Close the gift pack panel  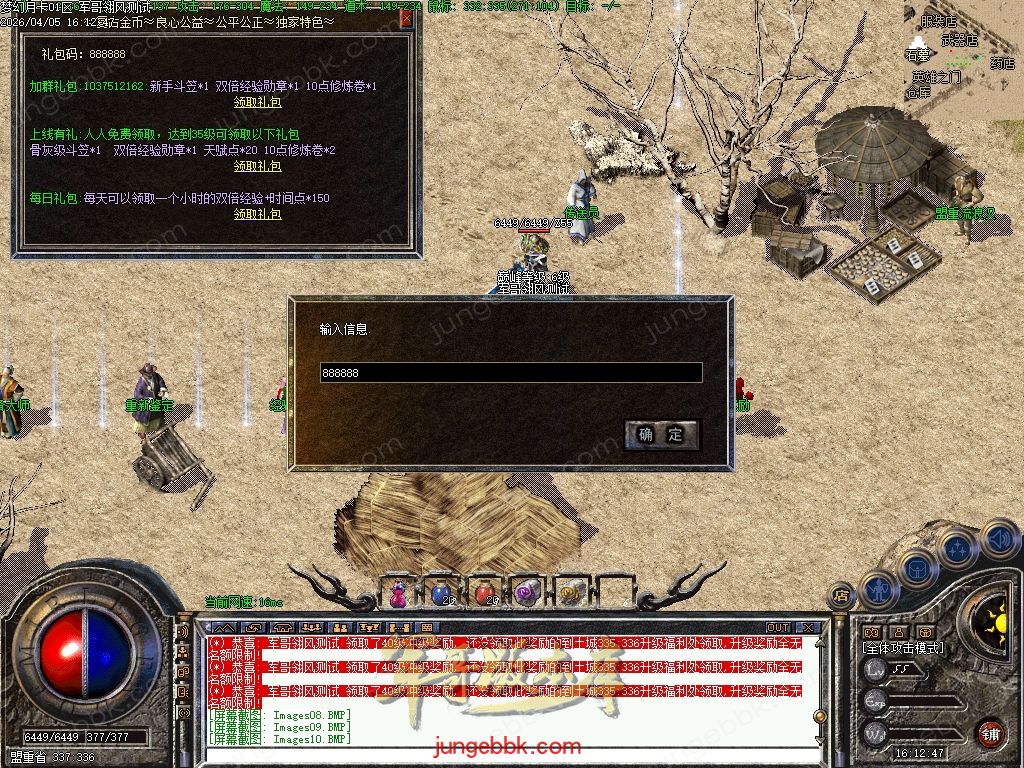pos(406,18)
